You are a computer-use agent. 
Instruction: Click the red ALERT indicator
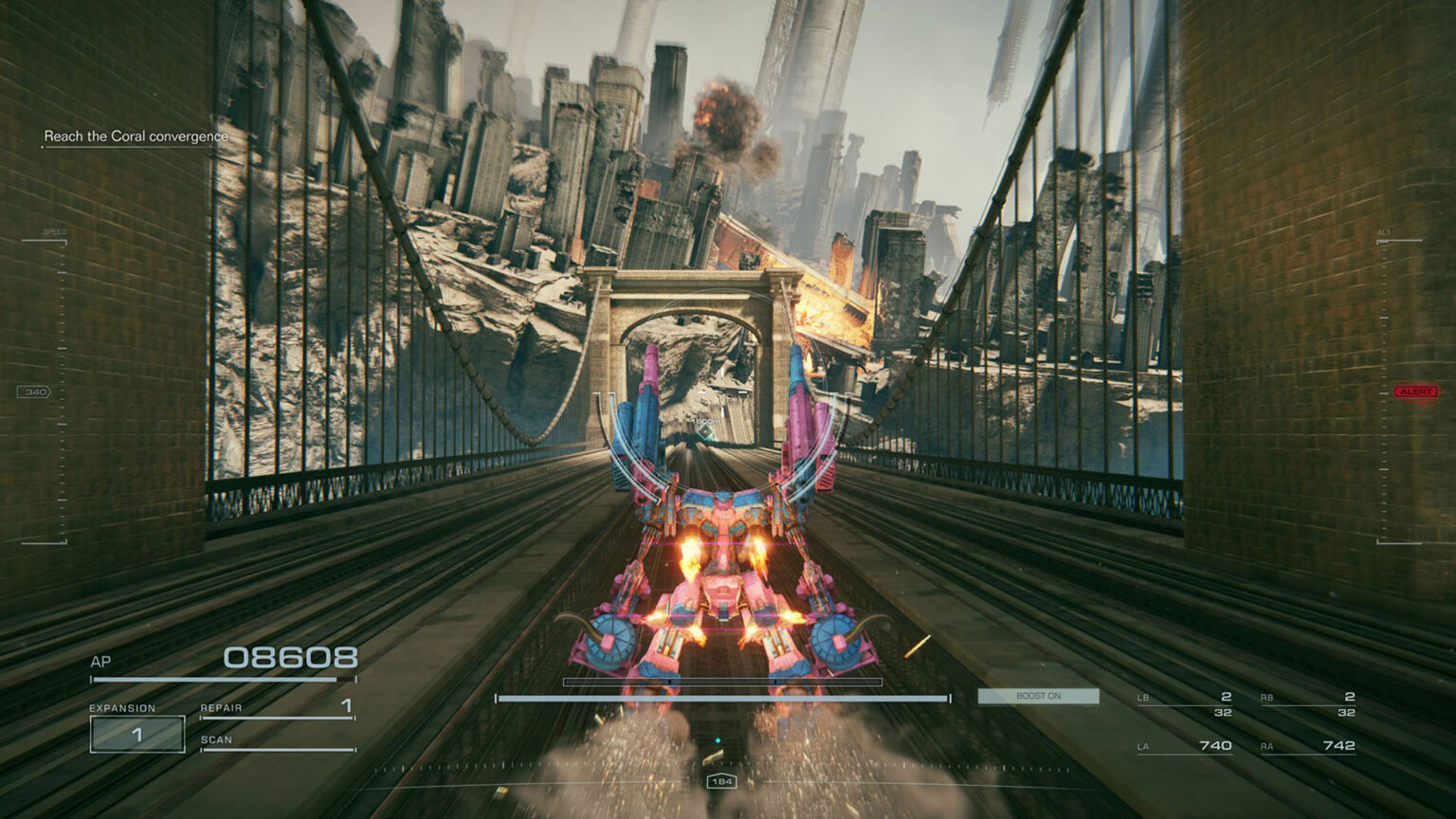pos(1415,391)
